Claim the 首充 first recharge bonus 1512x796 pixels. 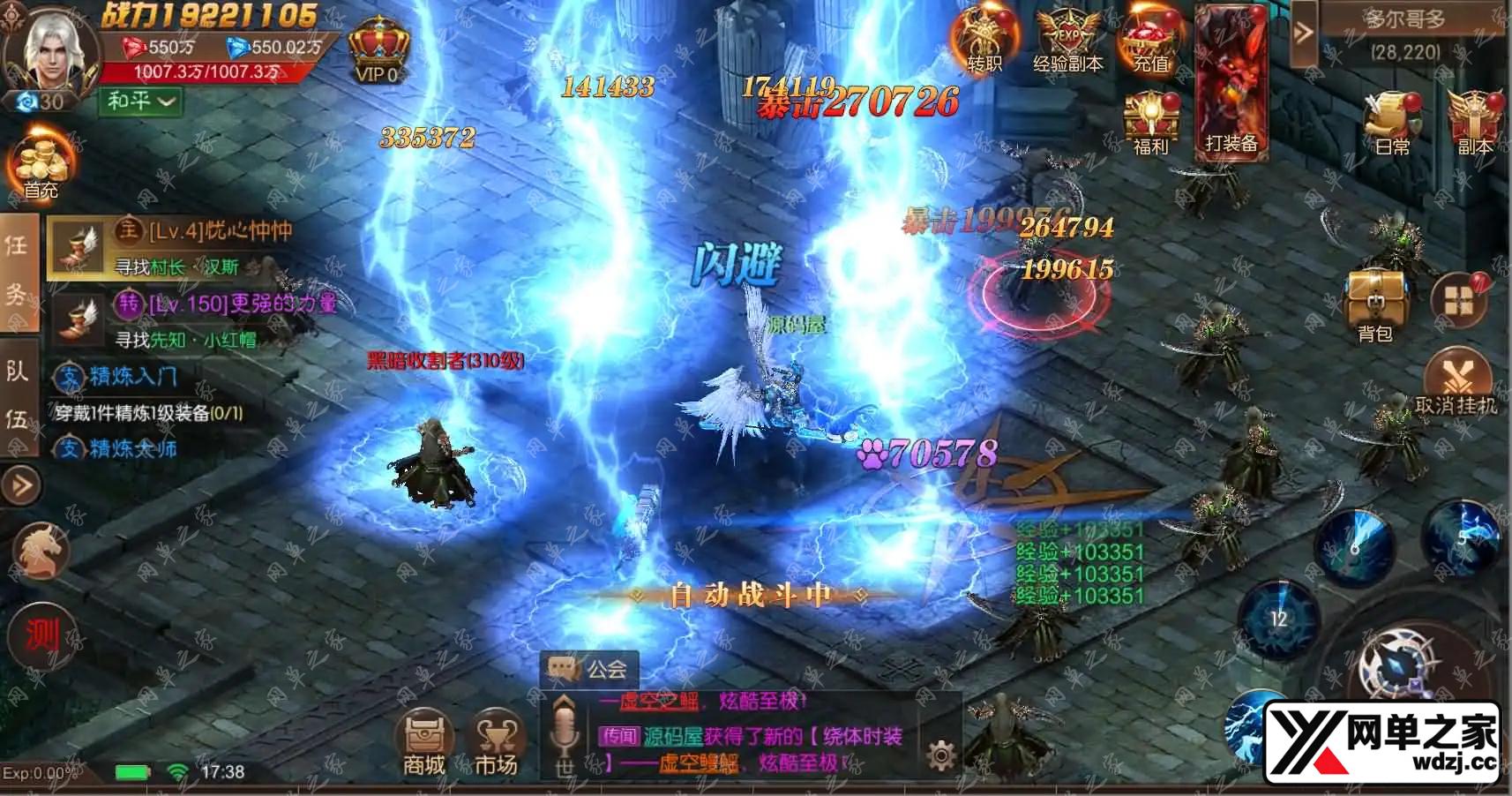coord(40,166)
